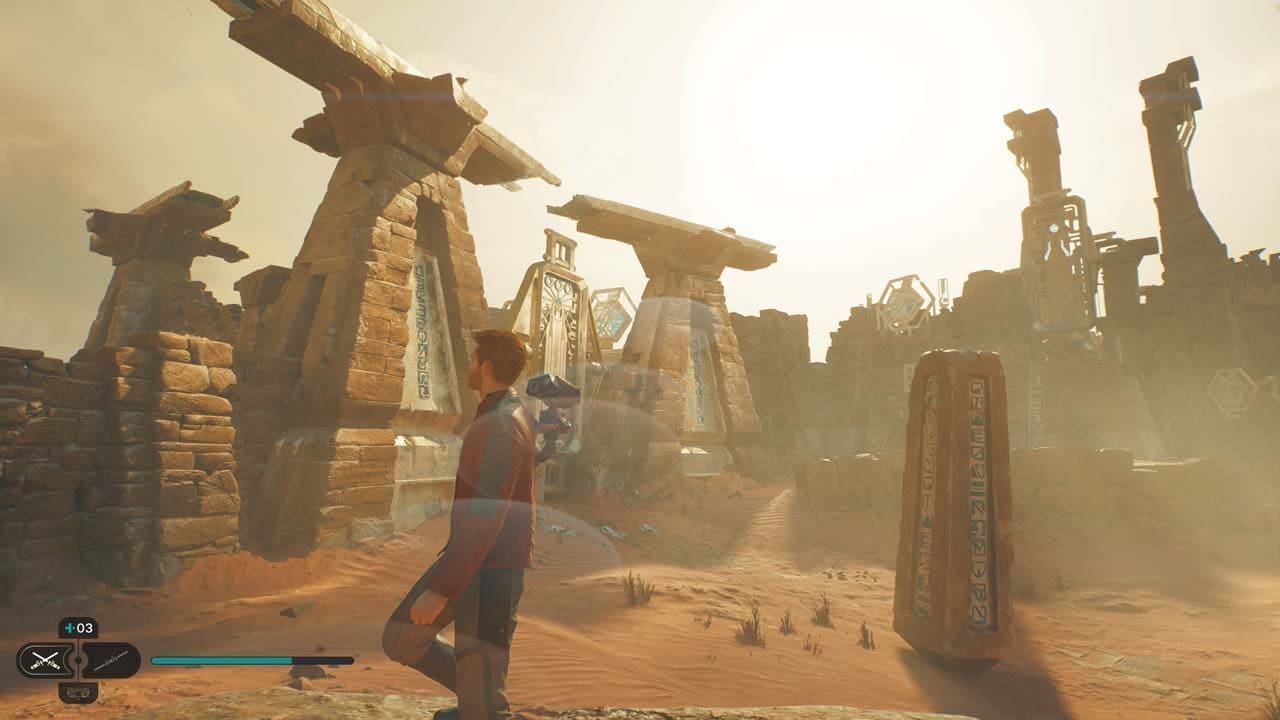Click the inscribed stone obelisk on the right
The height and width of the screenshot is (720, 1280).
(x=960, y=500)
